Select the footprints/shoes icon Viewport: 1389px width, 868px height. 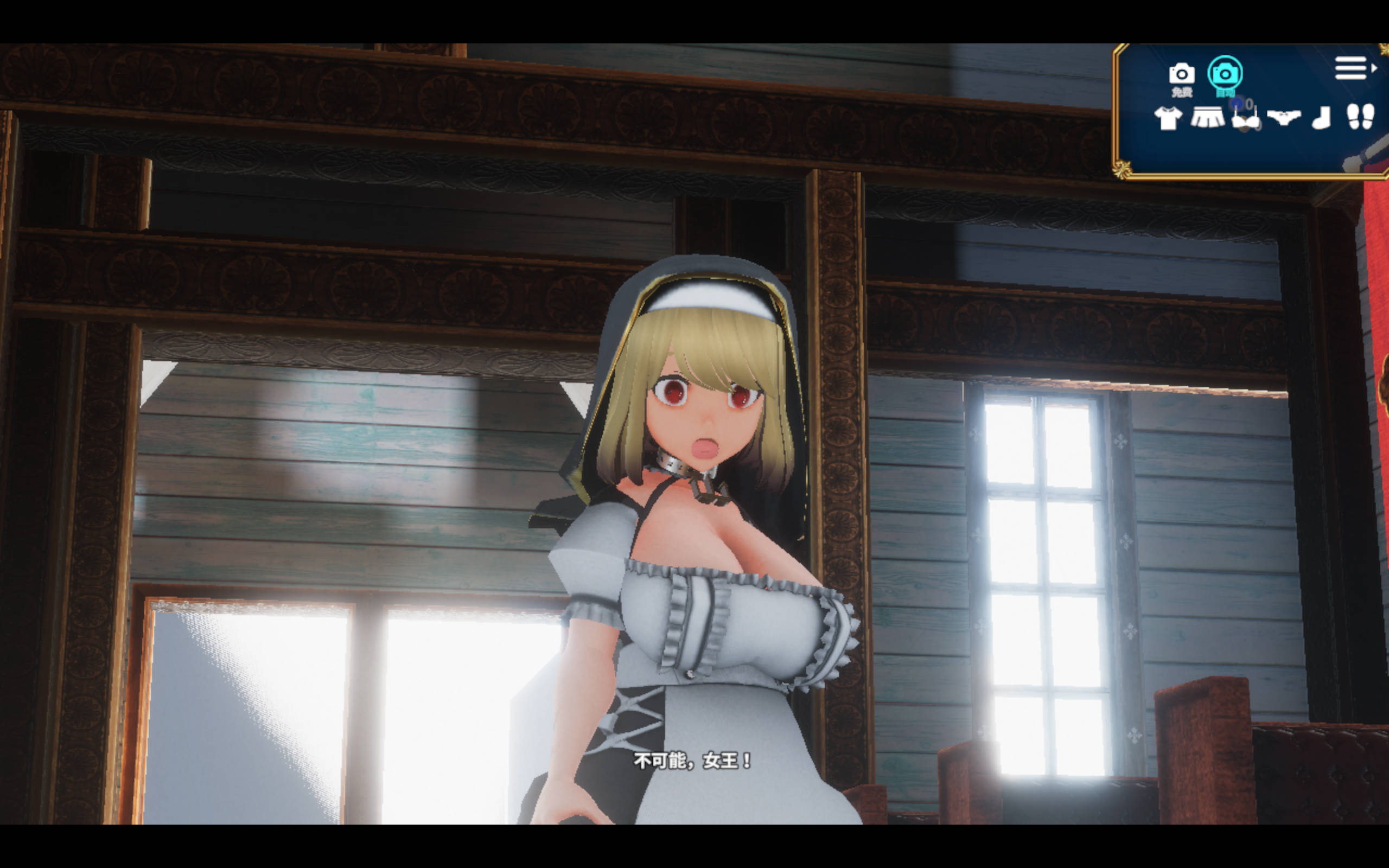pos(1361,119)
